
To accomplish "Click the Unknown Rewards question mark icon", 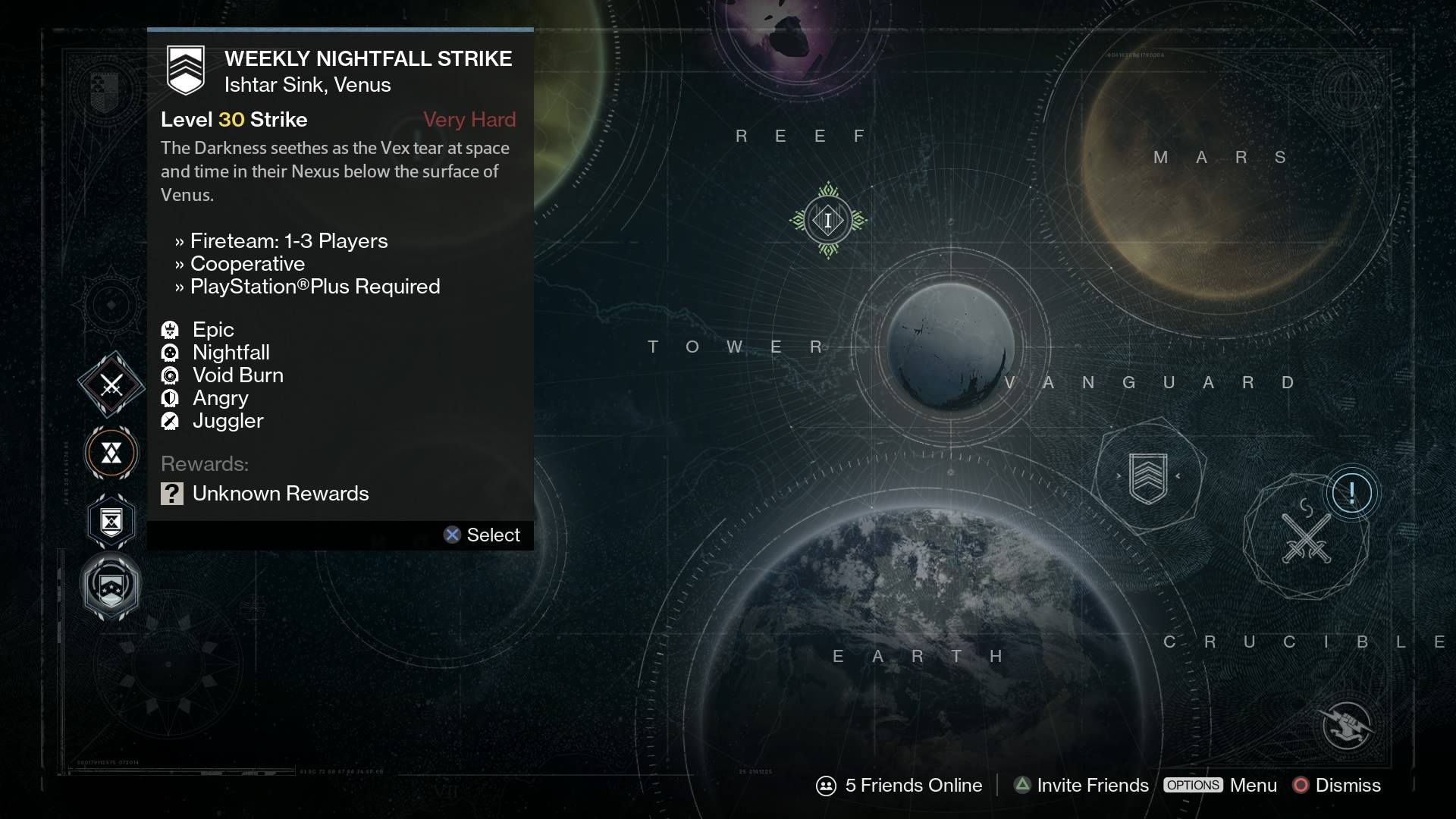I will click(x=172, y=494).
